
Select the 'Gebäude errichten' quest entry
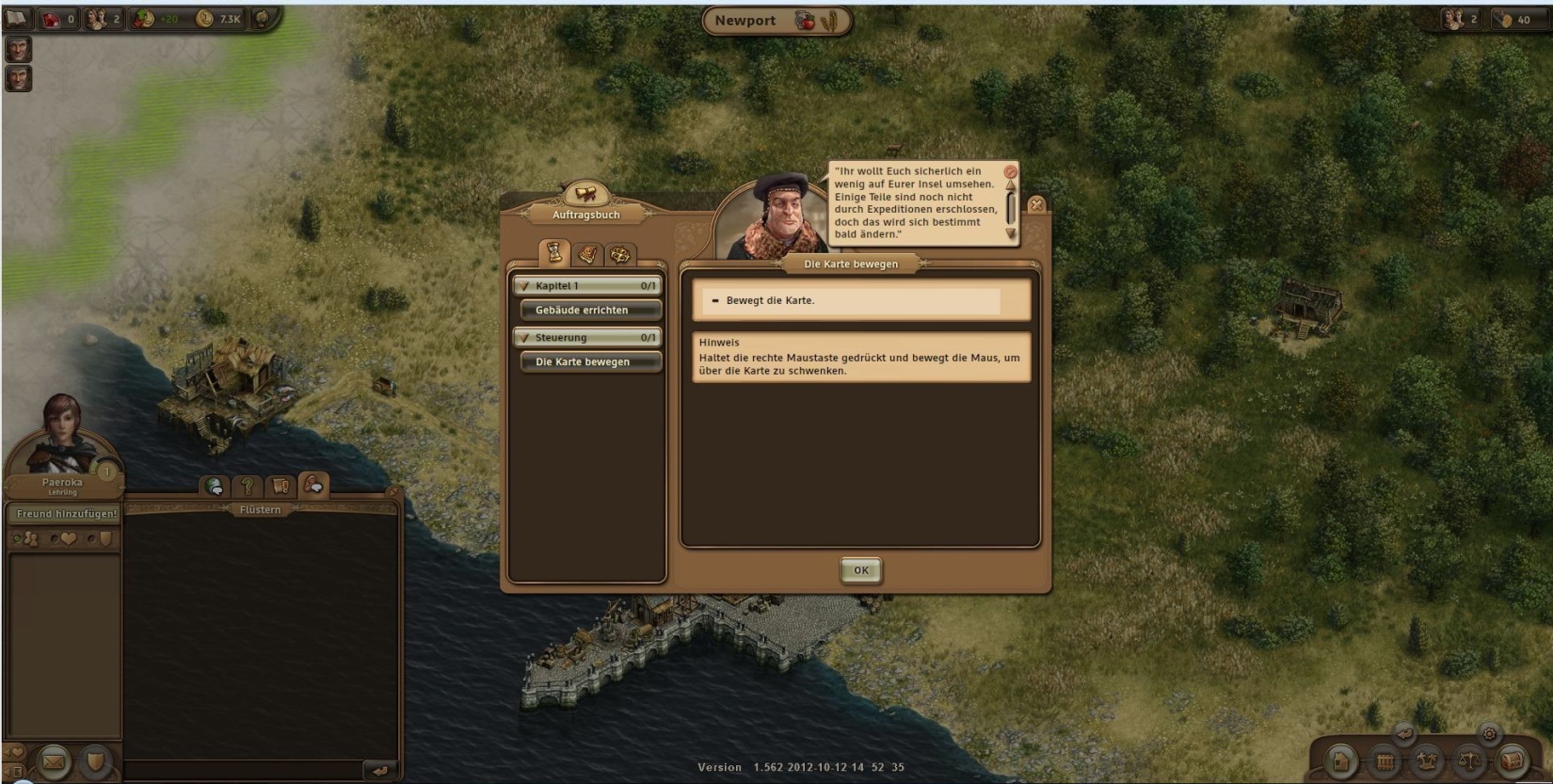(590, 310)
